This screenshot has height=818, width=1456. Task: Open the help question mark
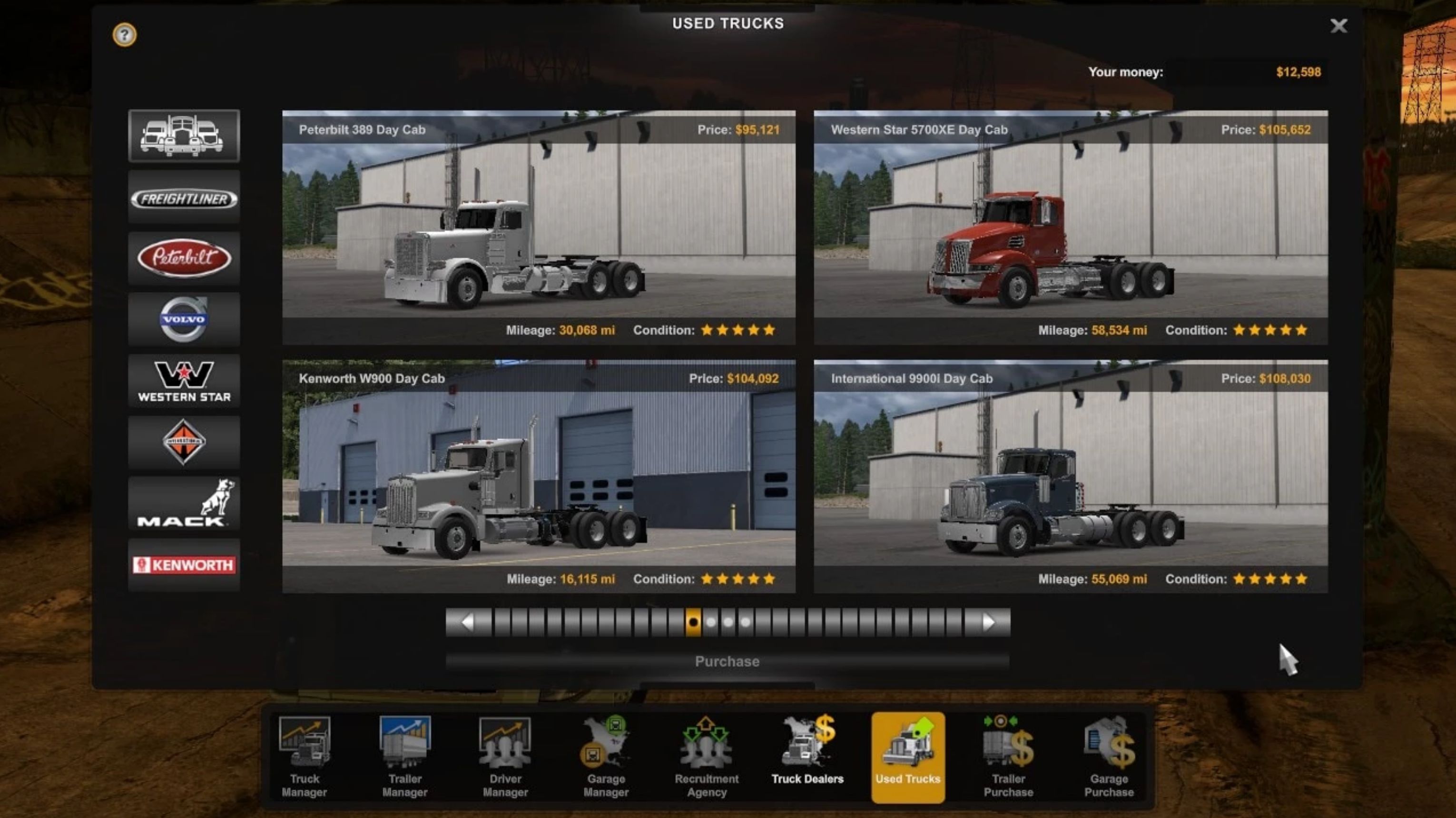(124, 35)
